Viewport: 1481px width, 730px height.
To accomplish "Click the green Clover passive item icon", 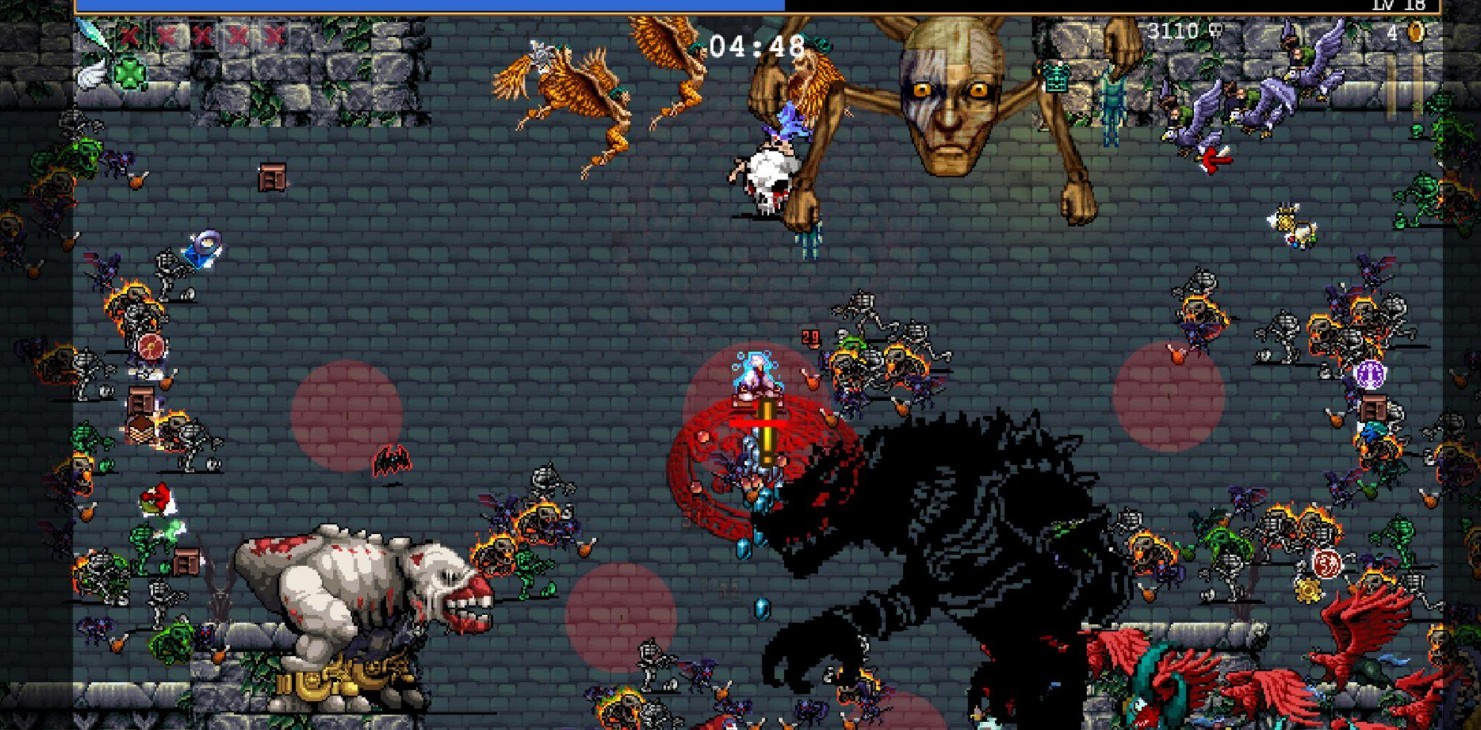I will pos(128,72).
